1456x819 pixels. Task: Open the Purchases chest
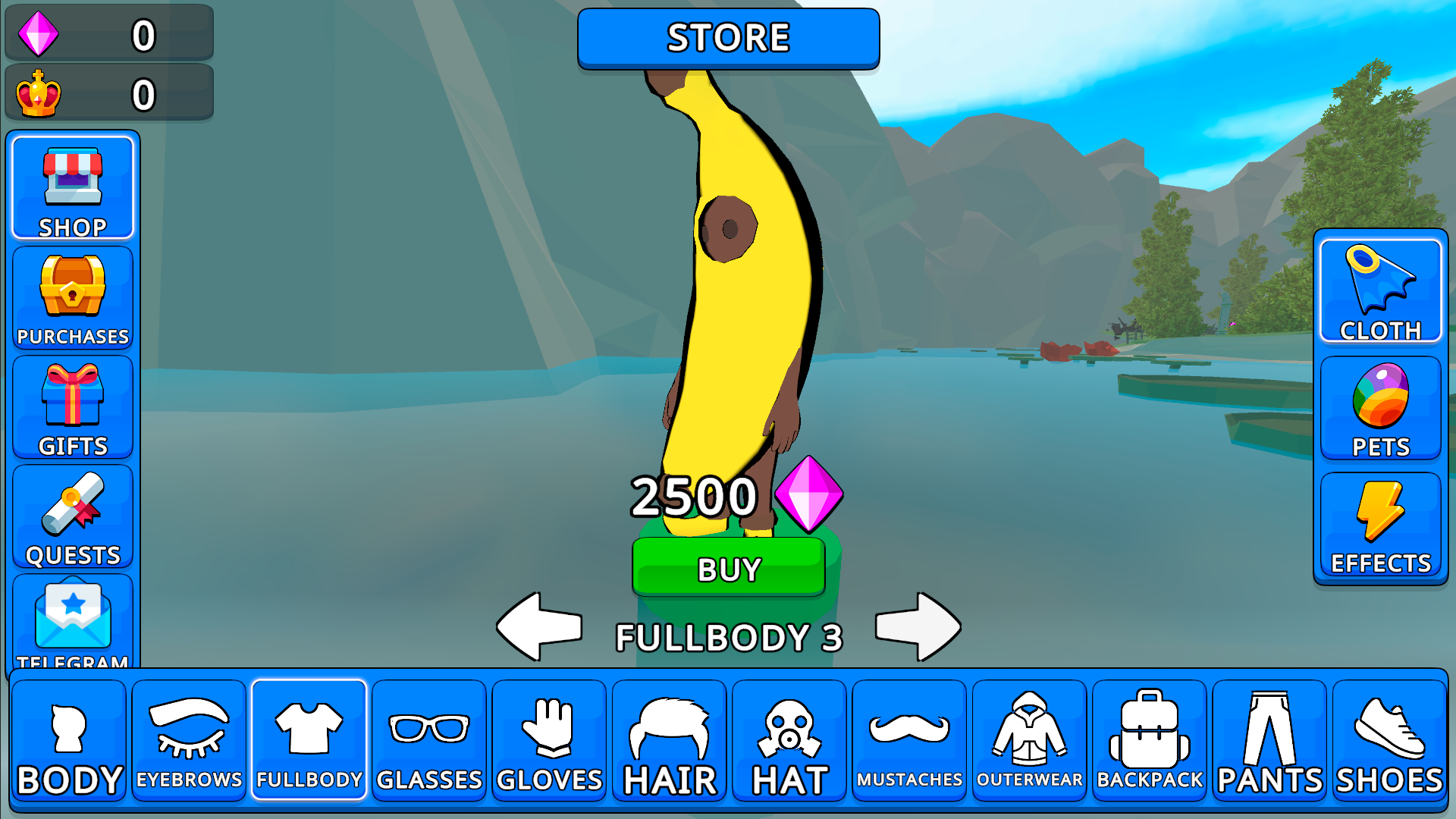(72, 296)
